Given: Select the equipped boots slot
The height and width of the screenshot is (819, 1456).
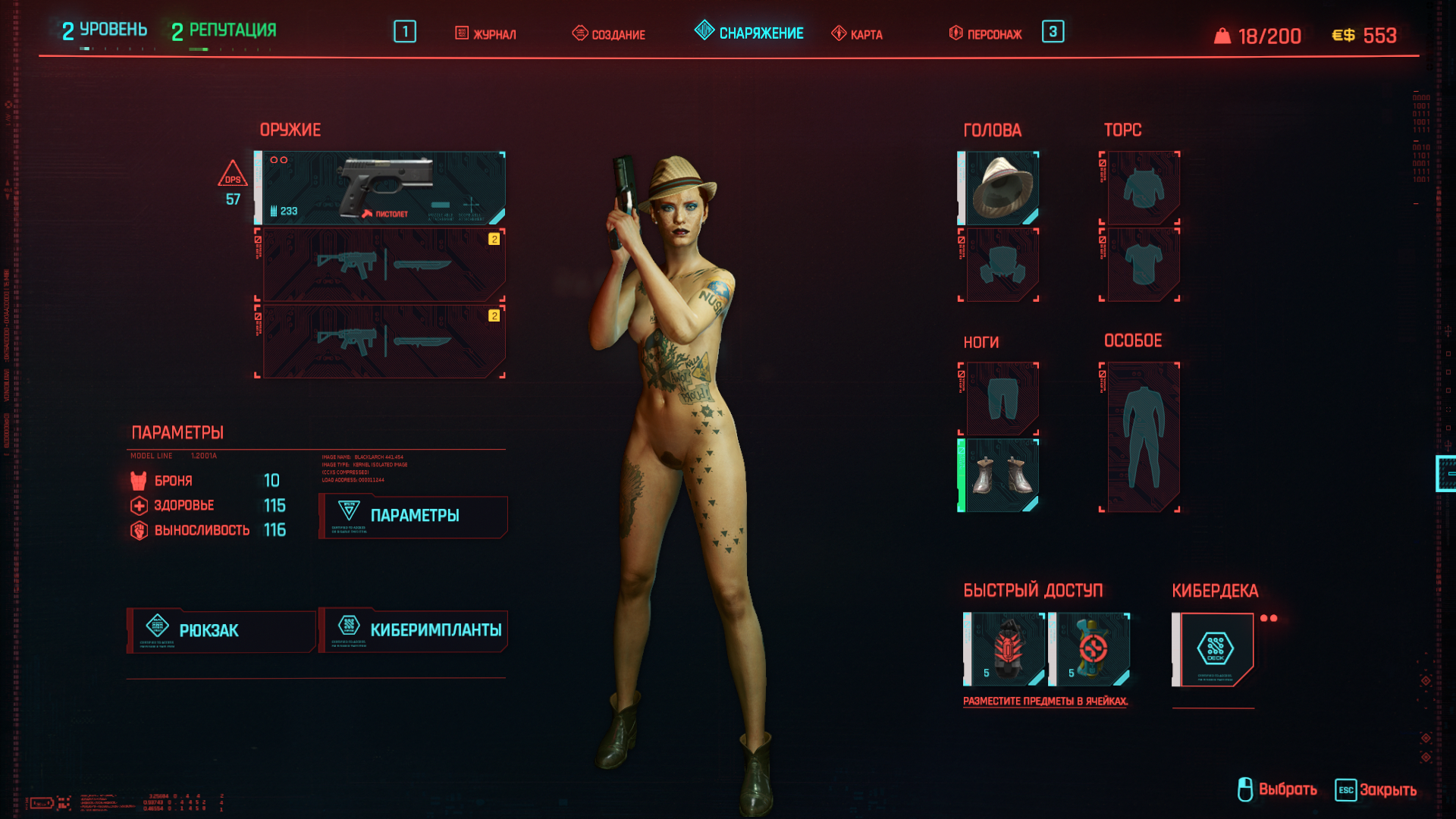Looking at the screenshot, I should tap(1000, 475).
